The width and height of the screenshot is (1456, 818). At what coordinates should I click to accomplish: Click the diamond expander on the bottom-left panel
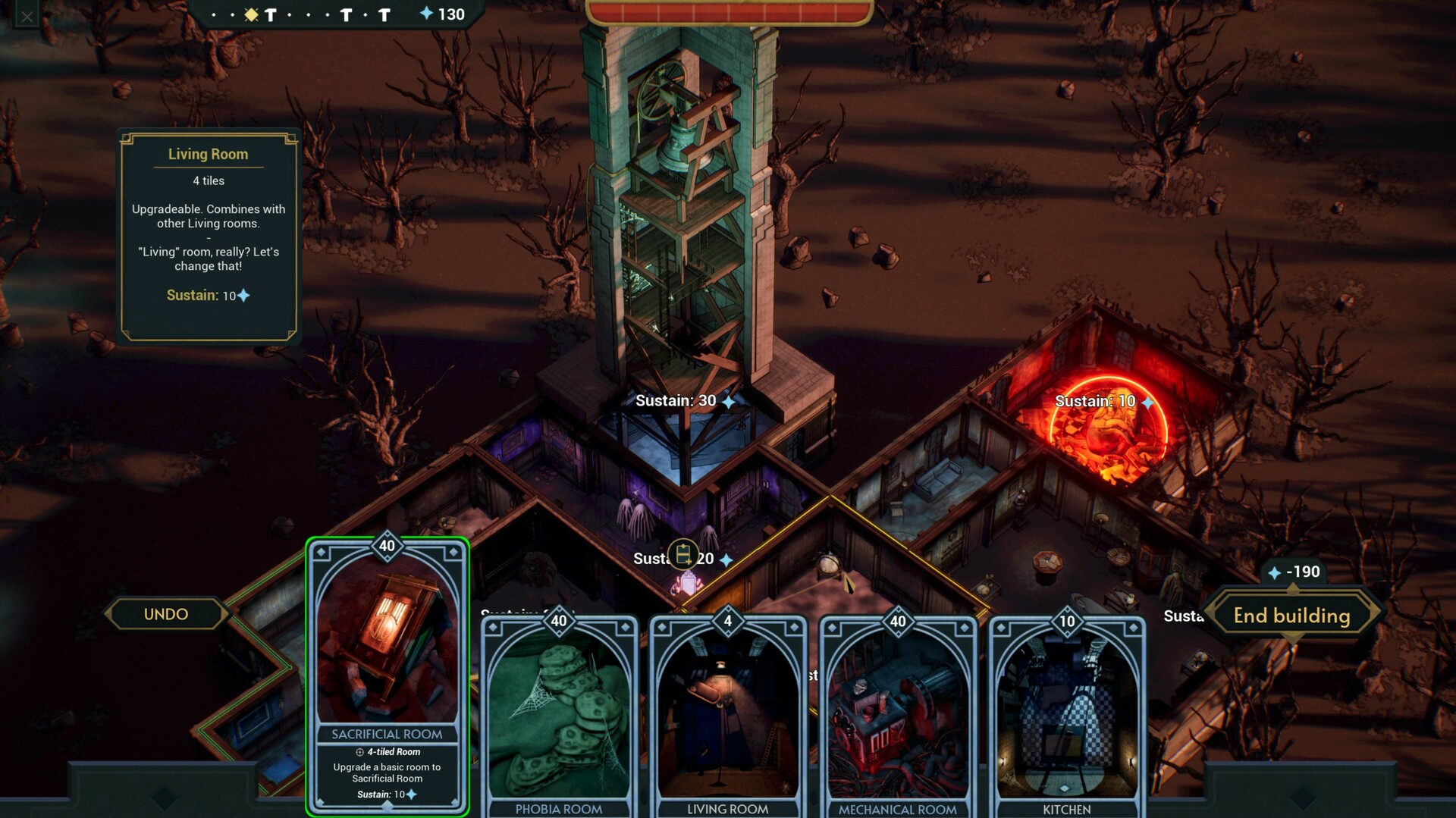[163, 798]
